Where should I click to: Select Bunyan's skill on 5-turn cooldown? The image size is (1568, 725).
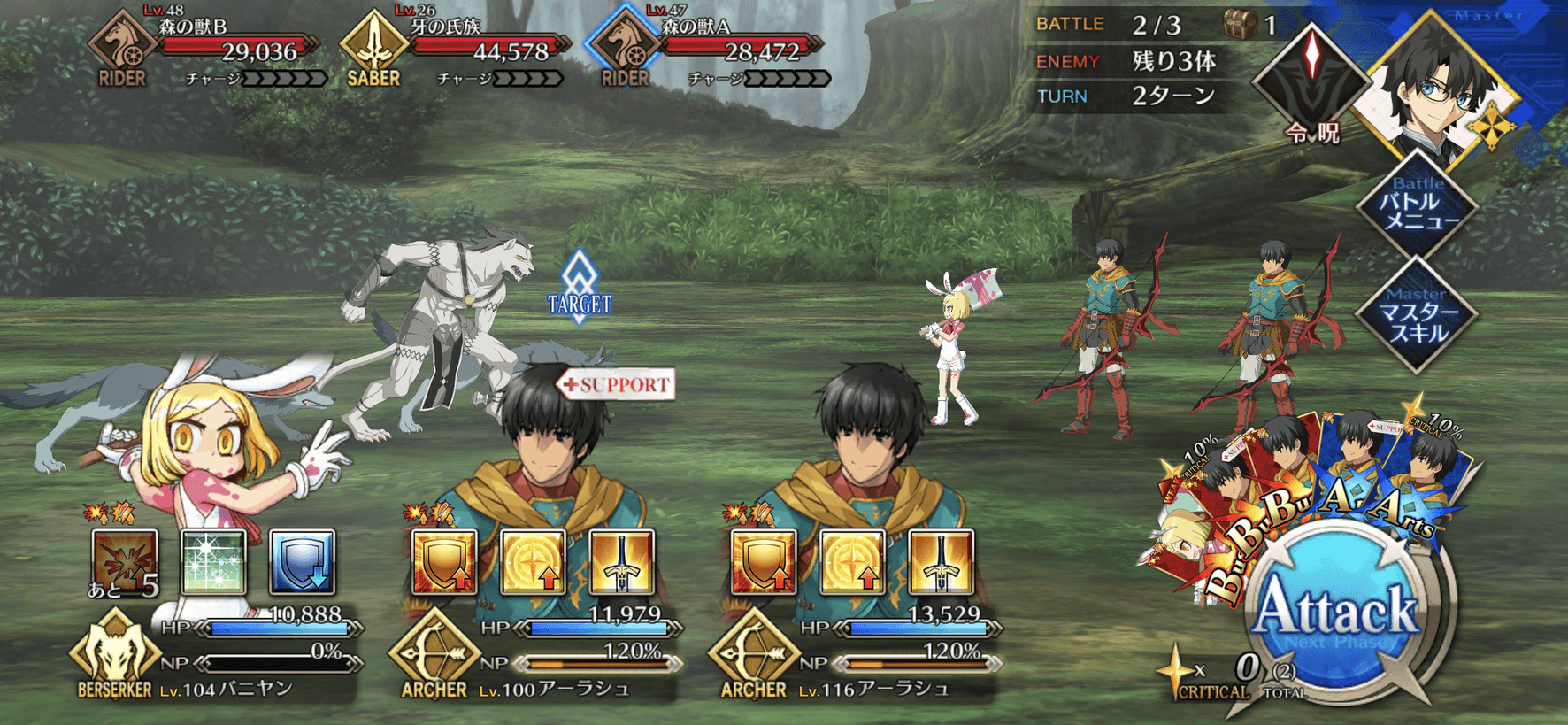(125, 562)
